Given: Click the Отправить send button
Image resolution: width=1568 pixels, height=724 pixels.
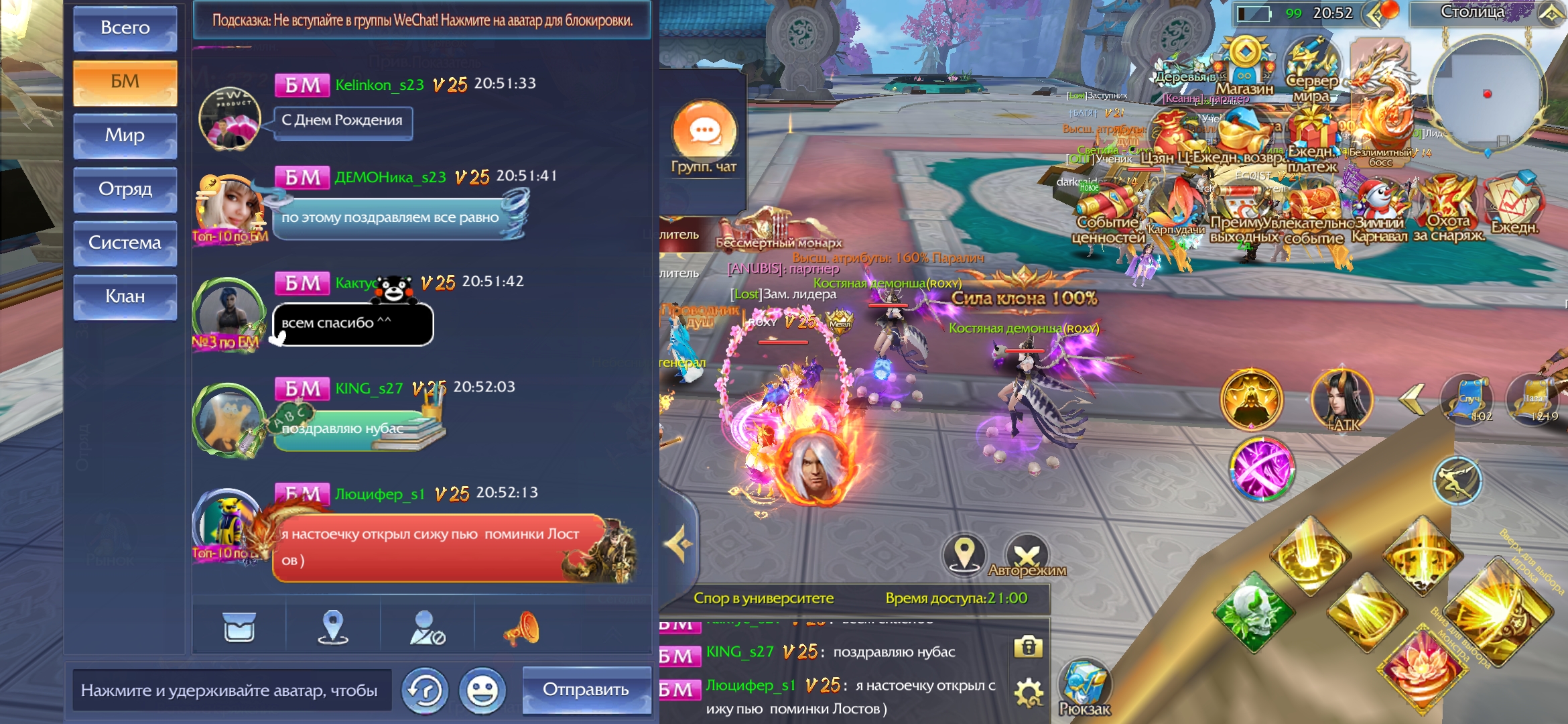Looking at the screenshot, I should coord(586,690).
